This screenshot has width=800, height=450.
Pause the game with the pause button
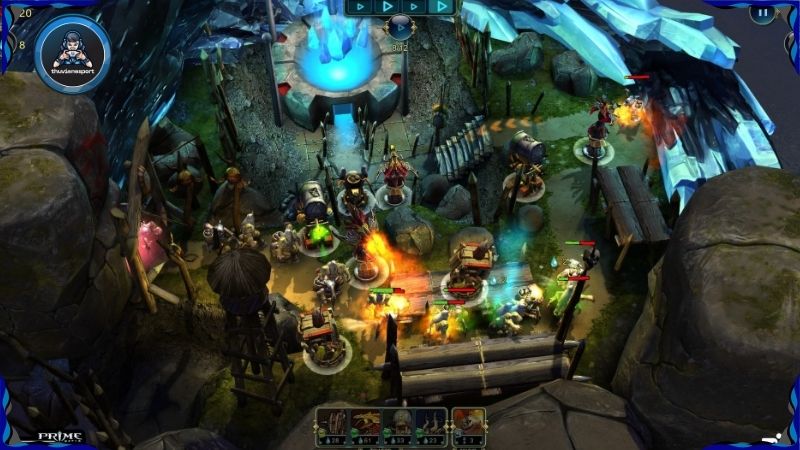pyautogui.click(x=763, y=14)
